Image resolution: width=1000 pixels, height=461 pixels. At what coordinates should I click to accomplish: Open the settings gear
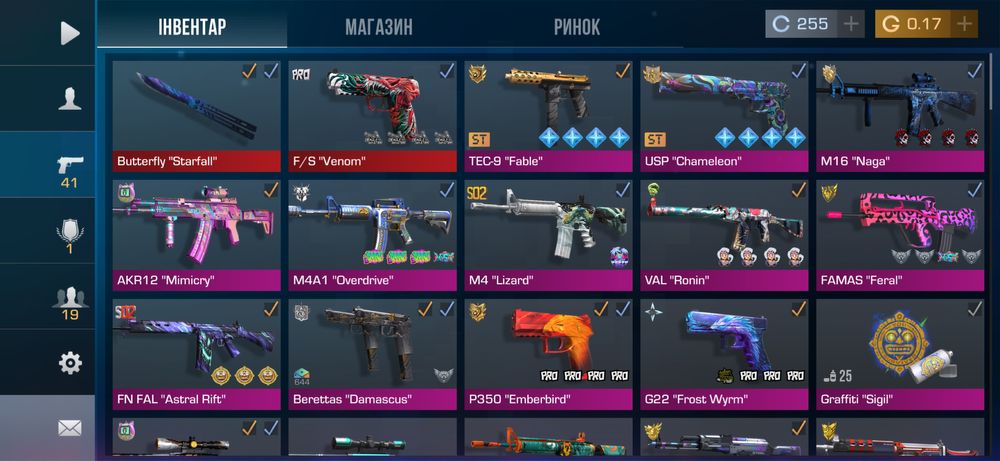coord(69,362)
